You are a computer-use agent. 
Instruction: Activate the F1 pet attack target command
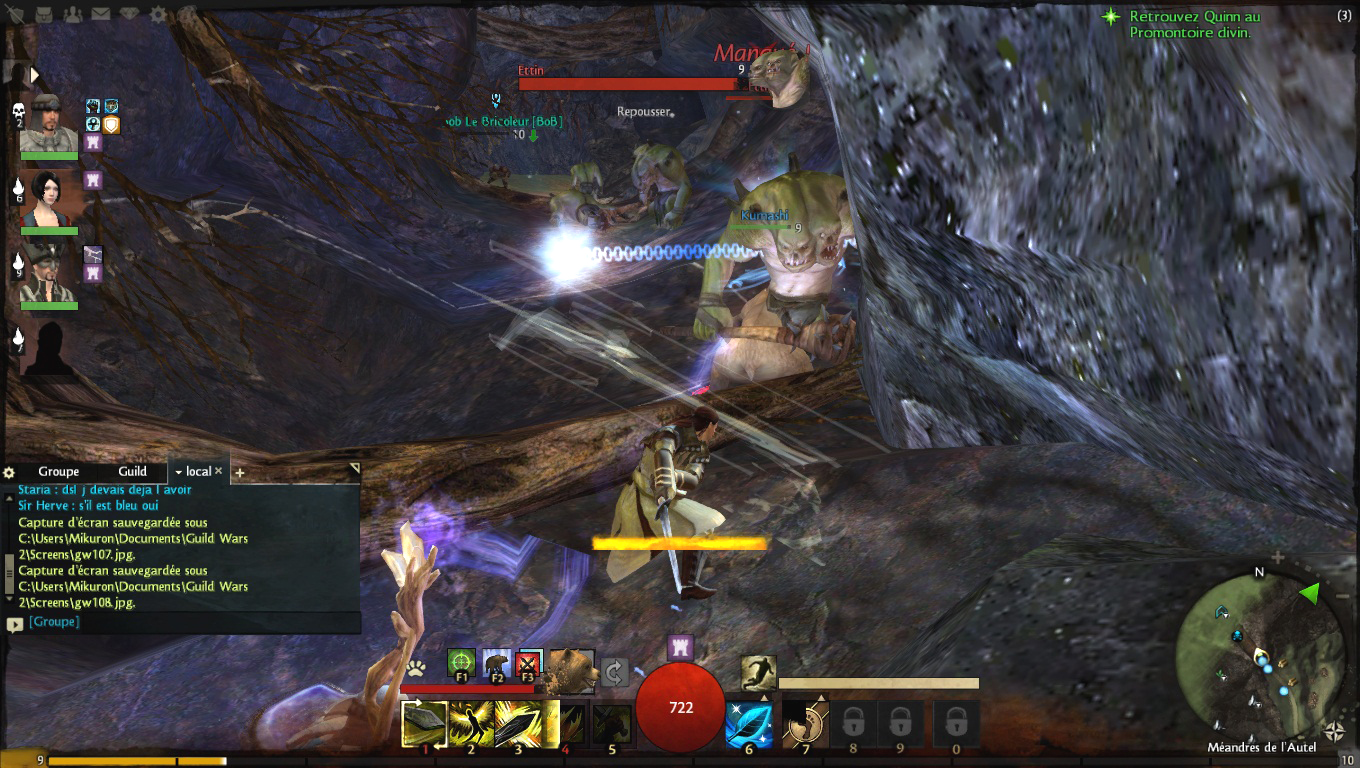pyautogui.click(x=461, y=663)
